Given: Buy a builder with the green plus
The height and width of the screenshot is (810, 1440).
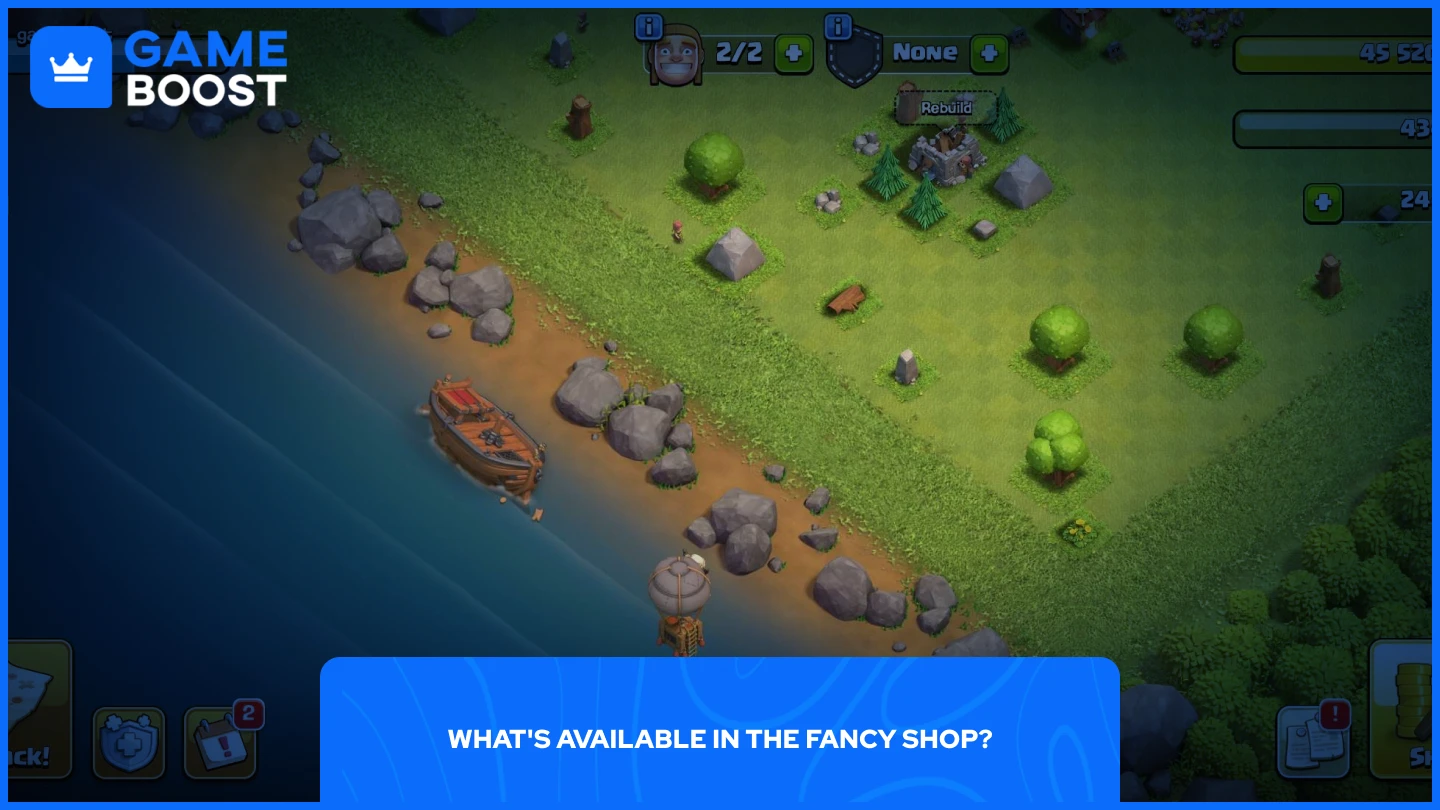Looking at the screenshot, I should 793,53.
